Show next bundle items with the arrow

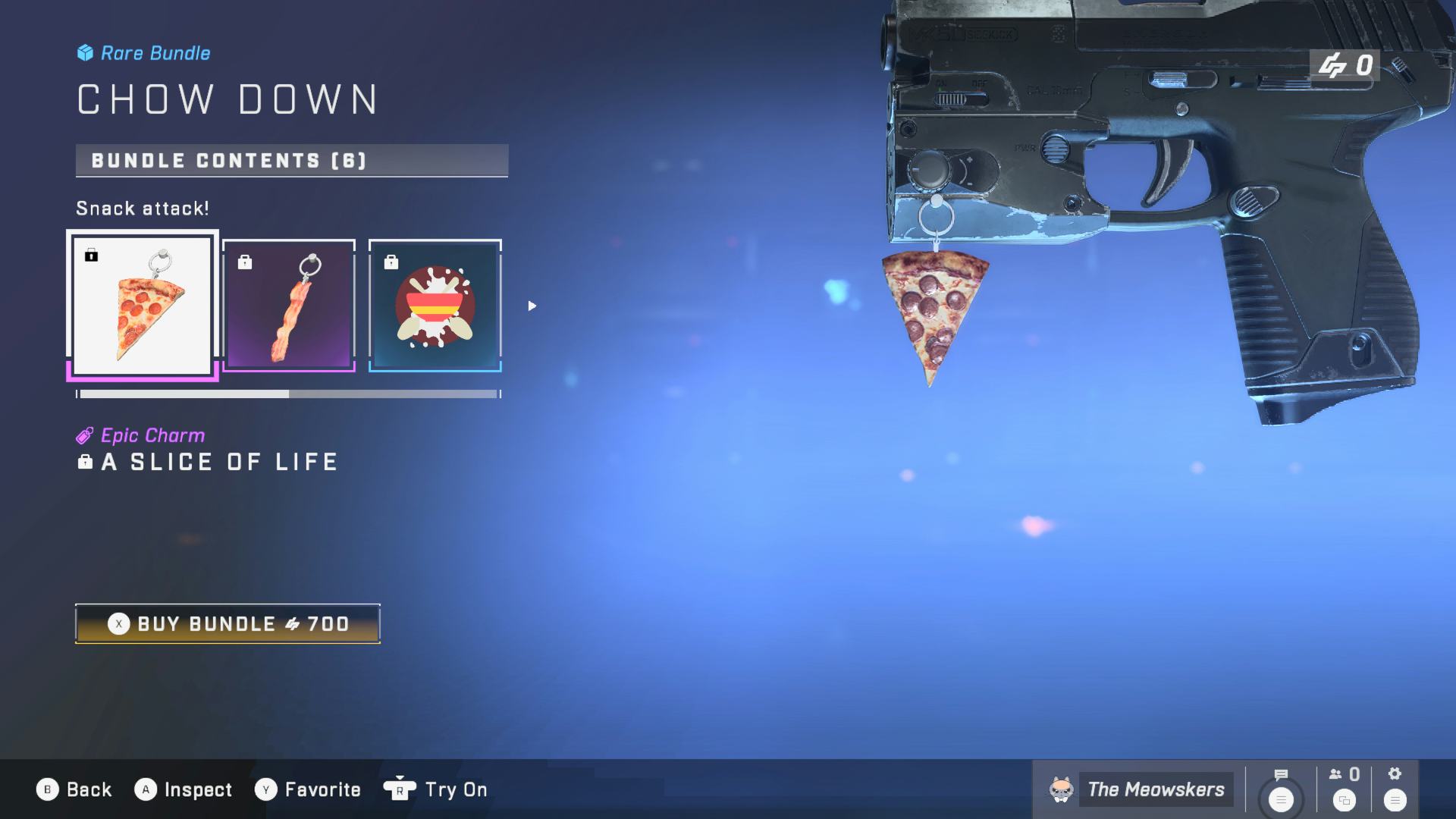(532, 306)
